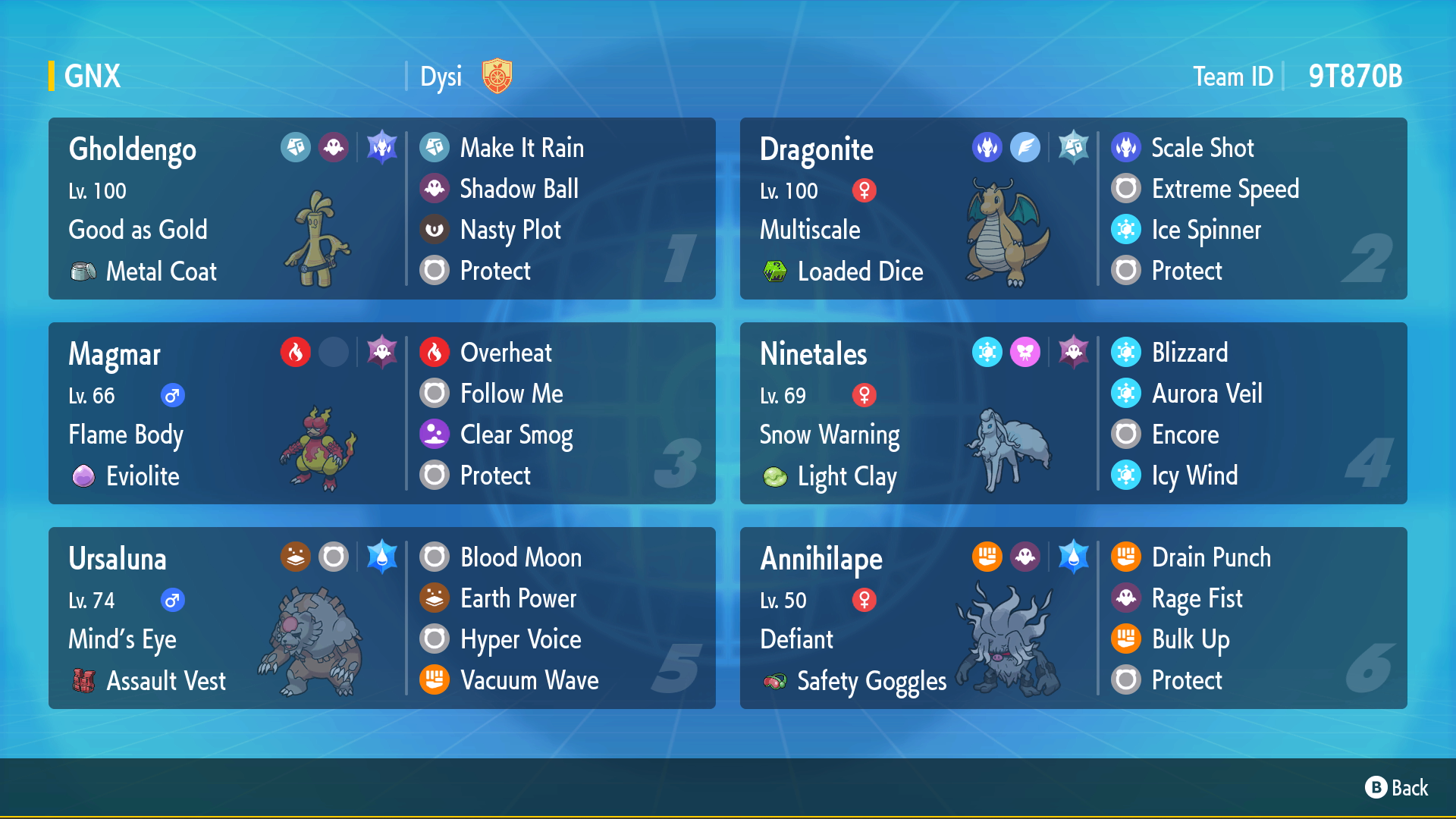
Task: Open the Ursaluna team card
Action: [x=381, y=618]
